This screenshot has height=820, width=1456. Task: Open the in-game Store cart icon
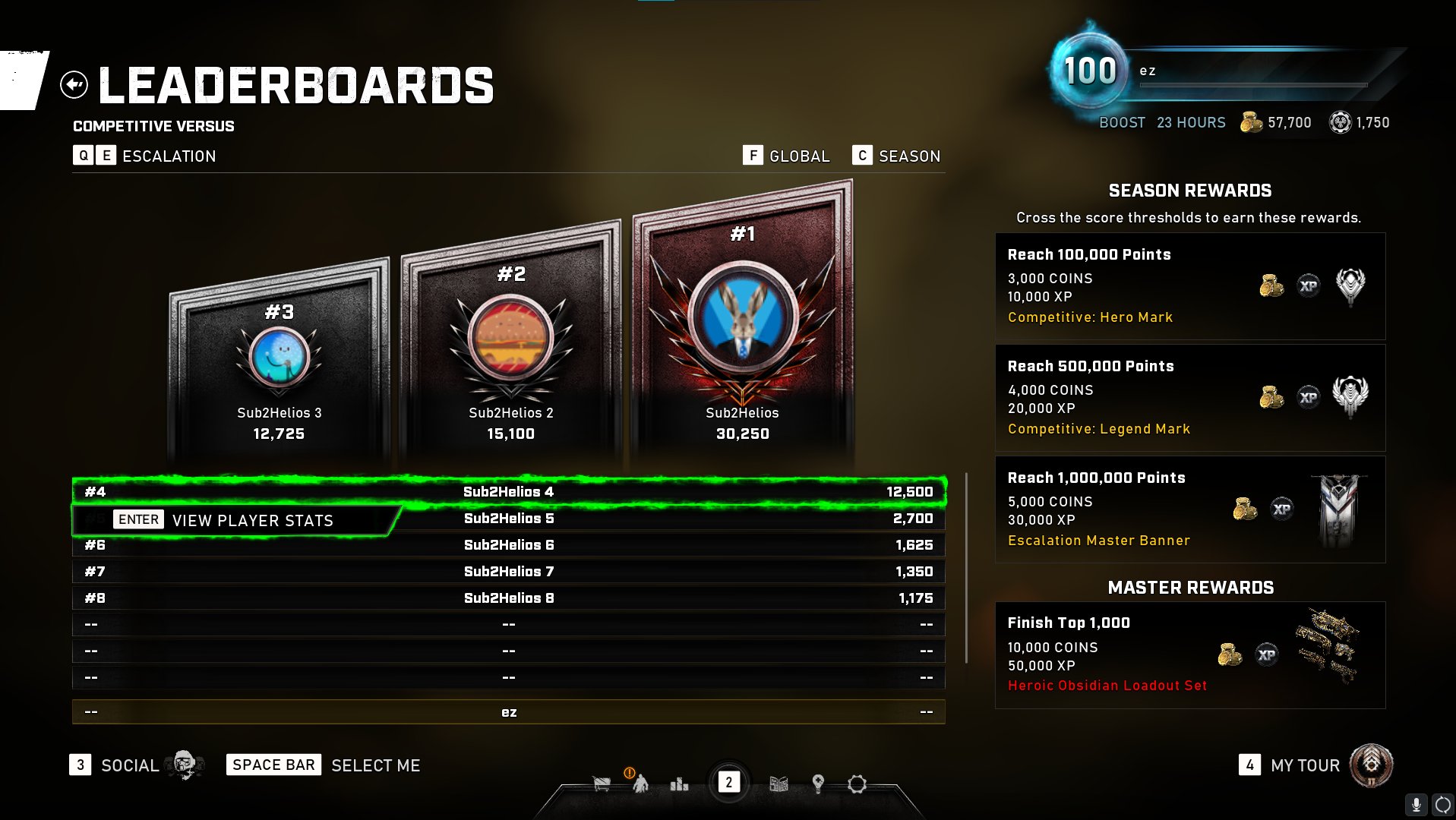[601, 784]
